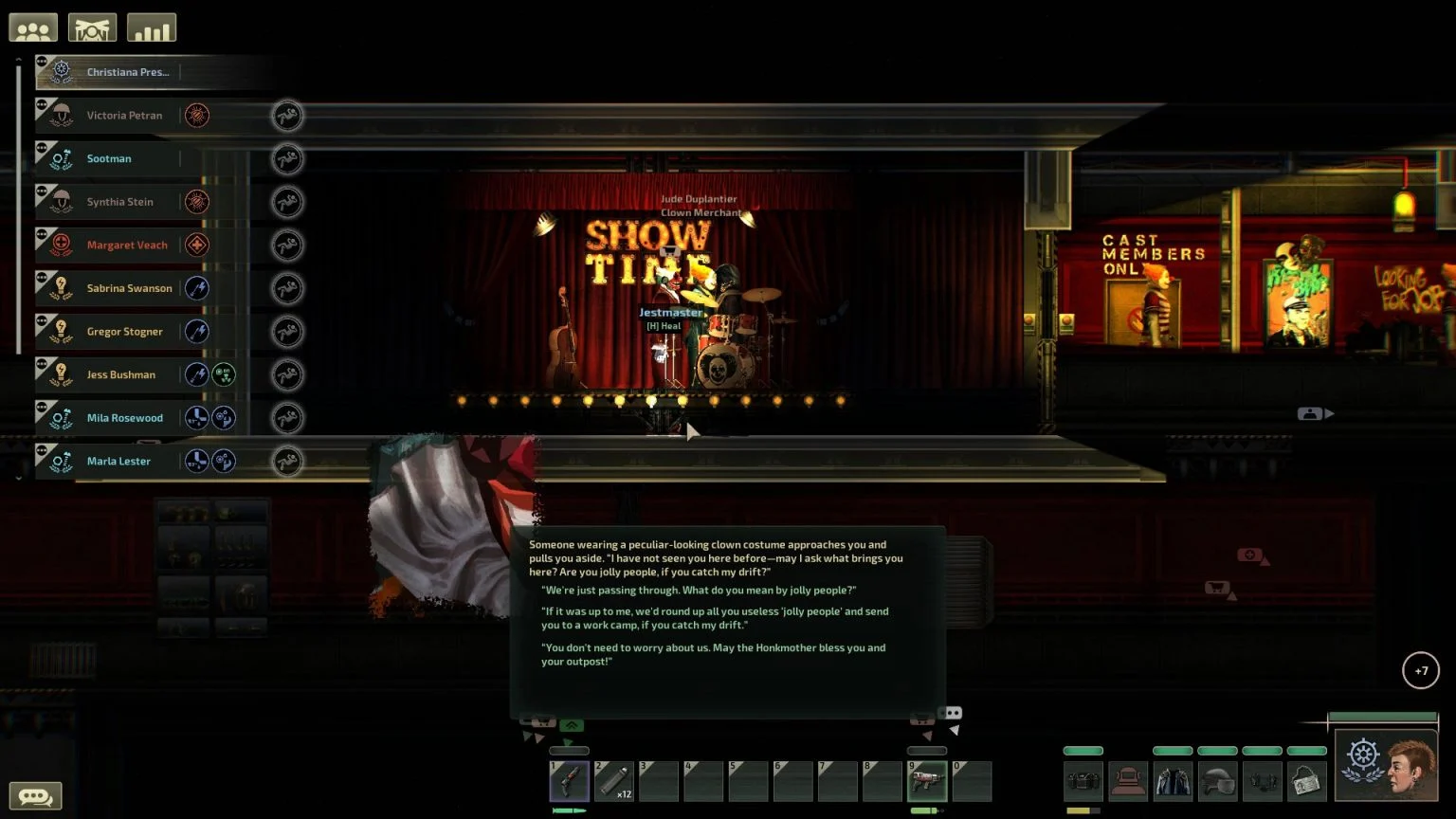Click the captain character portrait
This screenshot has width=1456, height=819.
coord(1386,766)
